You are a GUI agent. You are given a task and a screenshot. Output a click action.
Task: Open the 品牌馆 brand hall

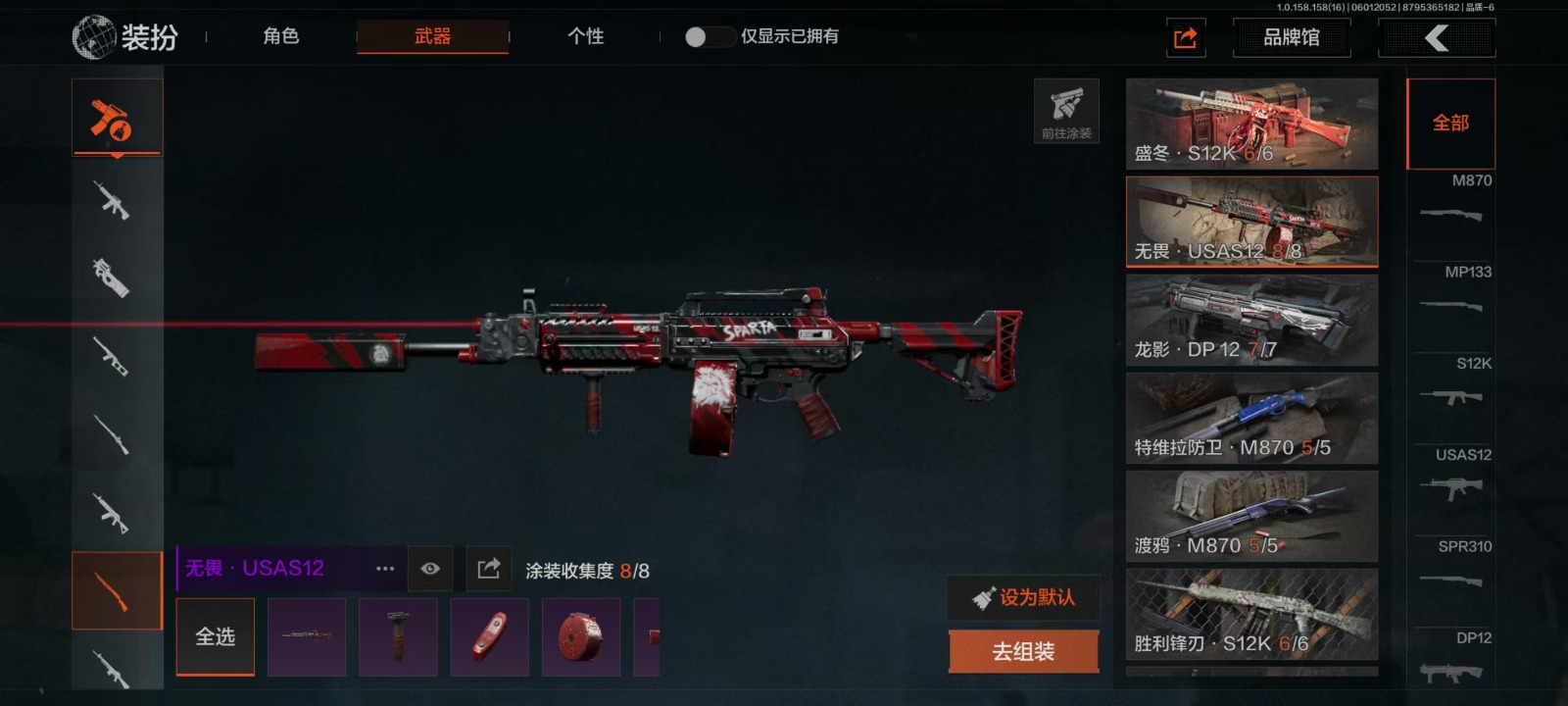(1291, 37)
